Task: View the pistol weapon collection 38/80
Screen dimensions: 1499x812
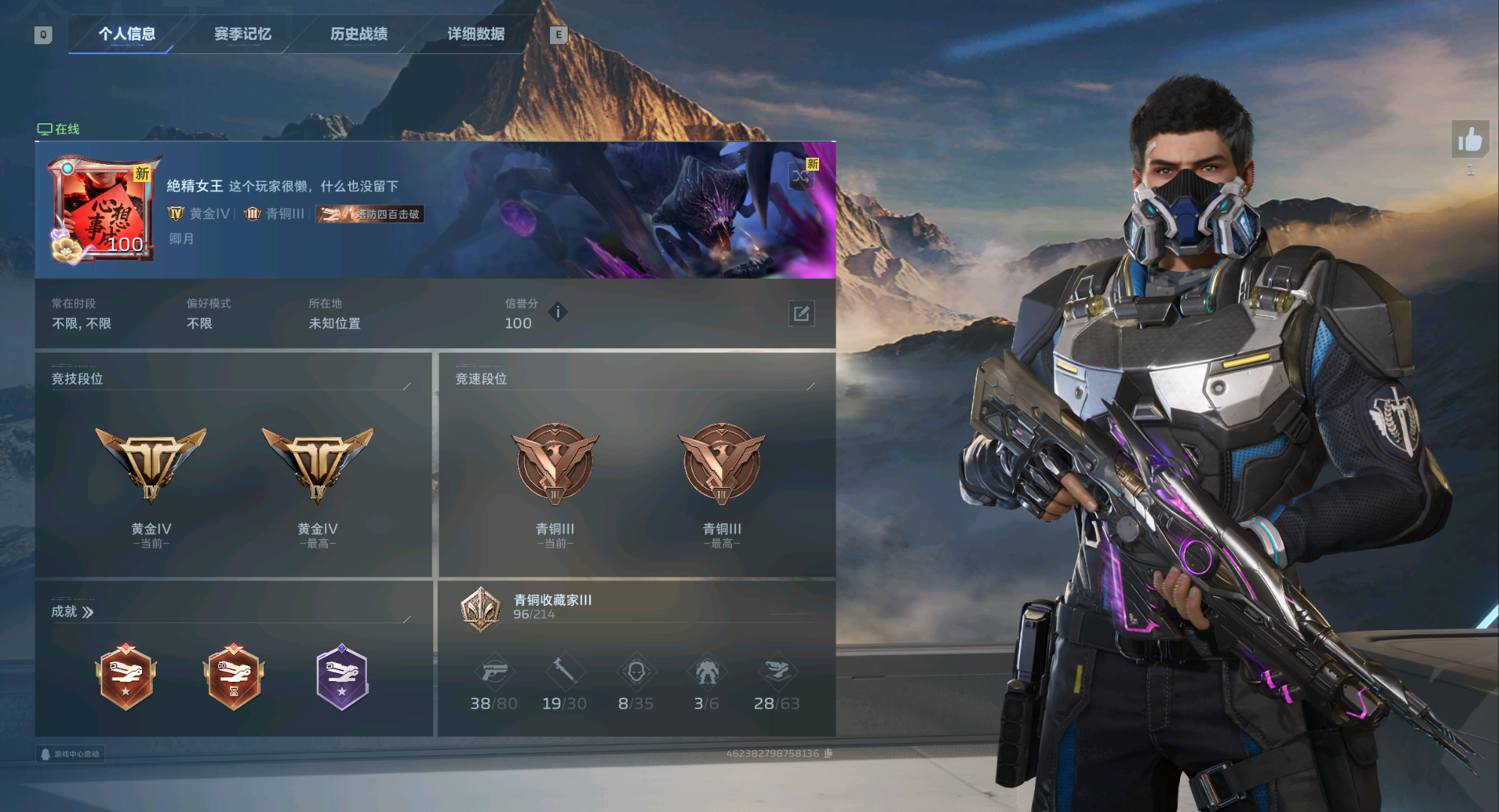Action: pyautogui.click(x=493, y=671)
